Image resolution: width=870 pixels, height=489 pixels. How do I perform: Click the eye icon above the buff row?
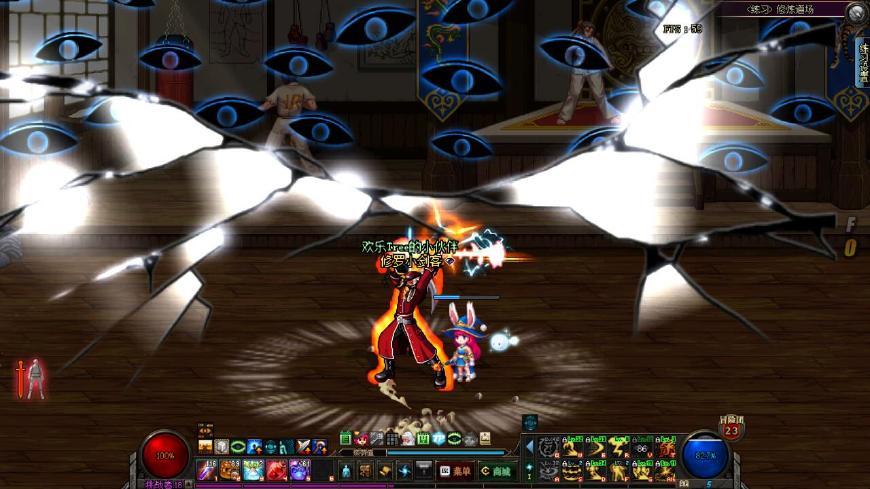coord(205,431)
